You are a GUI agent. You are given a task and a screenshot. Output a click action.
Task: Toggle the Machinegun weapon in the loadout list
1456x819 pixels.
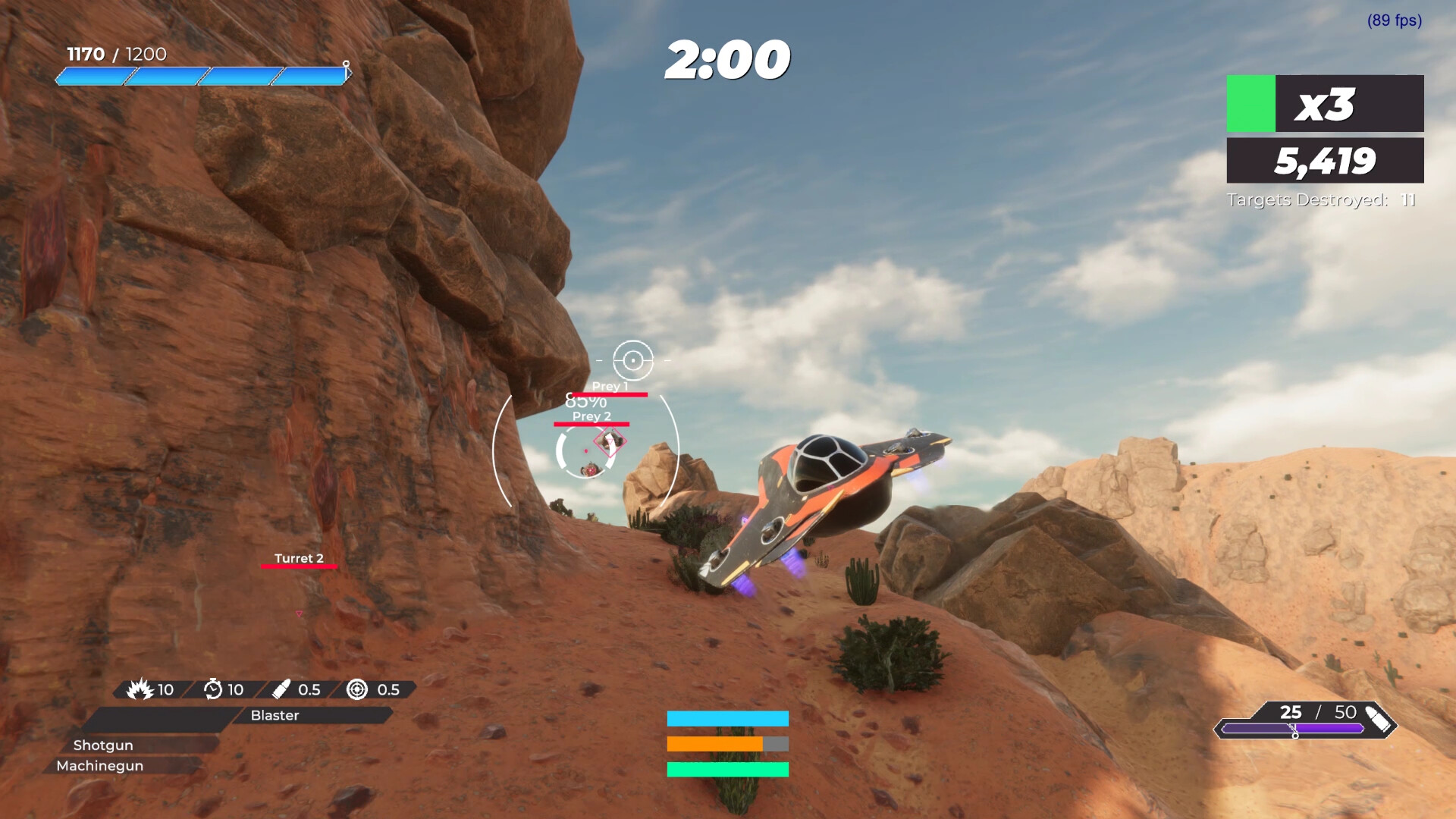click(x=99, y=766)
